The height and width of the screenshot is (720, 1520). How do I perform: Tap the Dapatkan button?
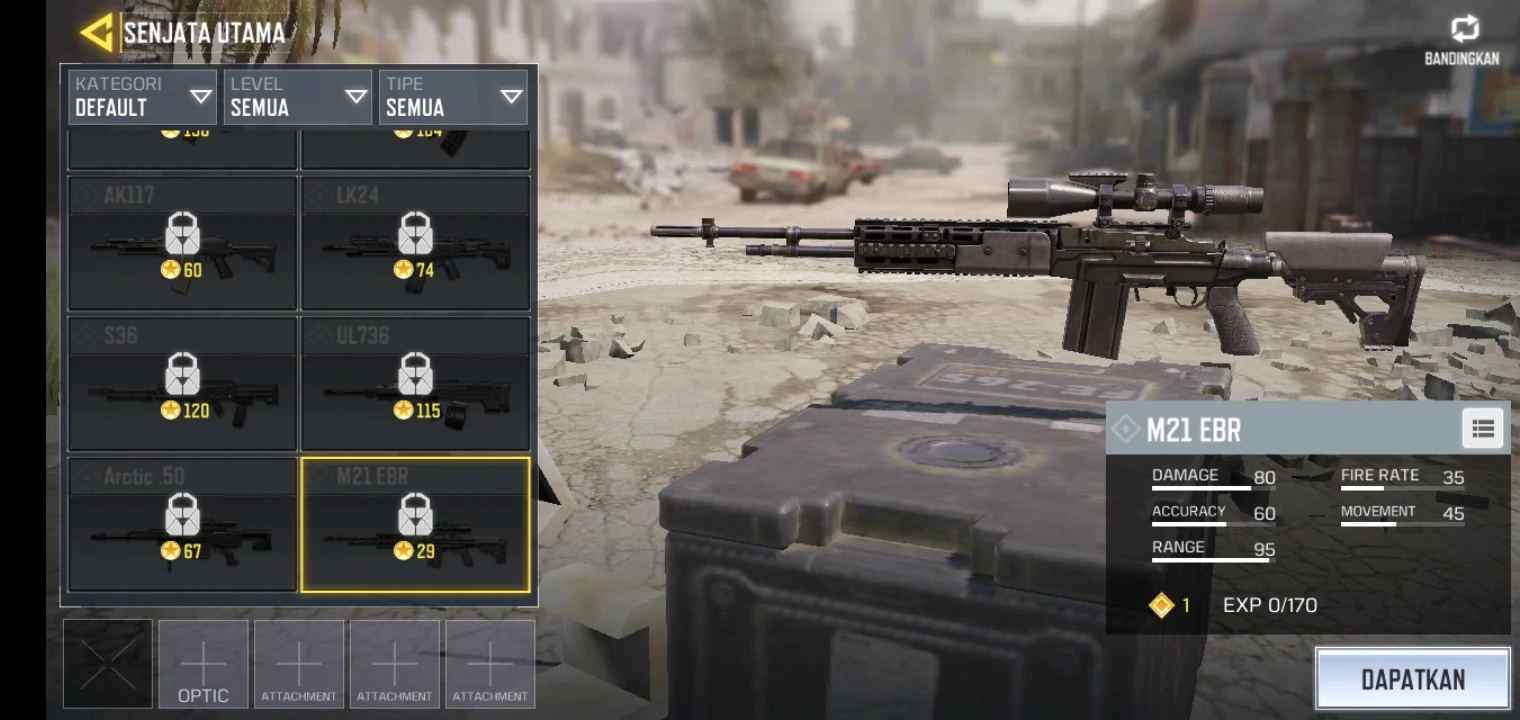(x=1412, y=680)
